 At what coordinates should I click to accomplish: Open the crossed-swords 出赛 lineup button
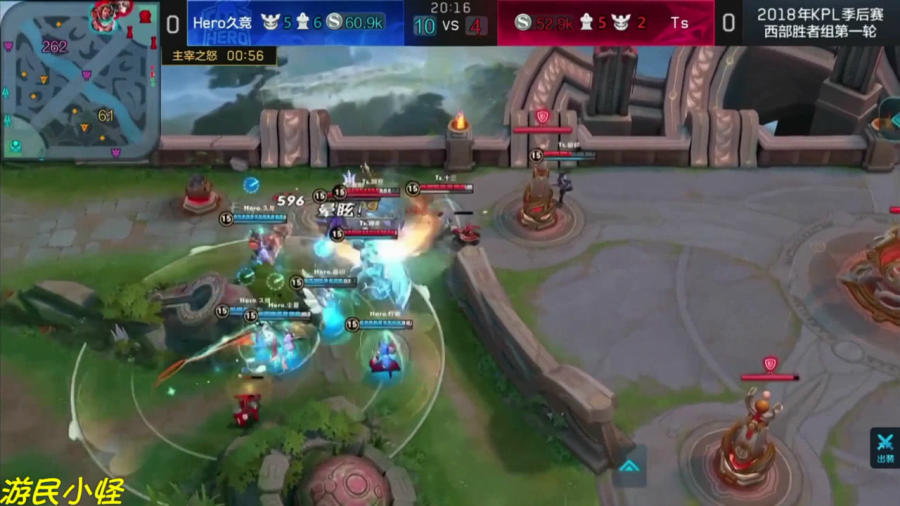click(x=885, y=448)
